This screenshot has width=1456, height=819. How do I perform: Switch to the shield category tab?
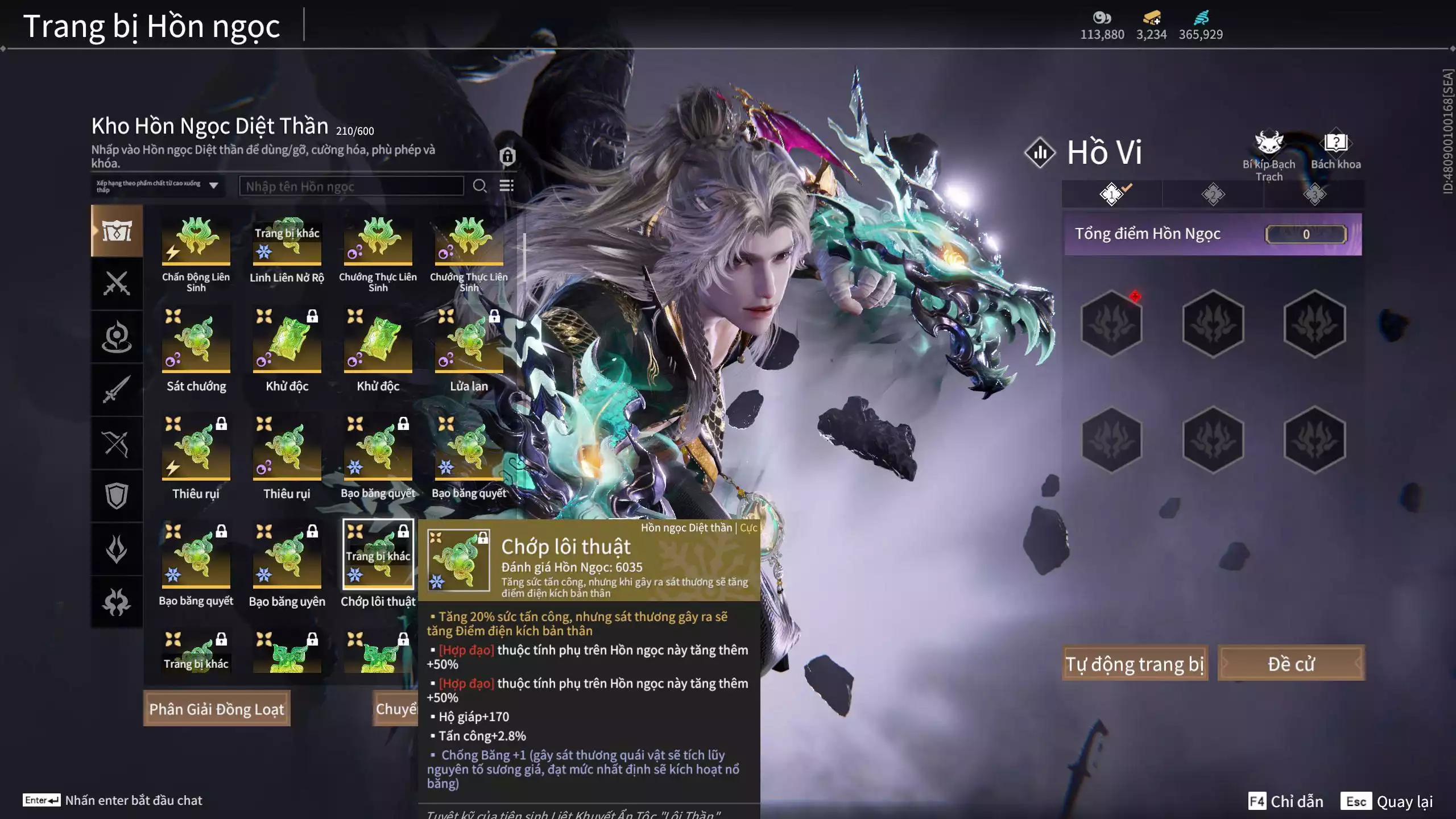117,495
